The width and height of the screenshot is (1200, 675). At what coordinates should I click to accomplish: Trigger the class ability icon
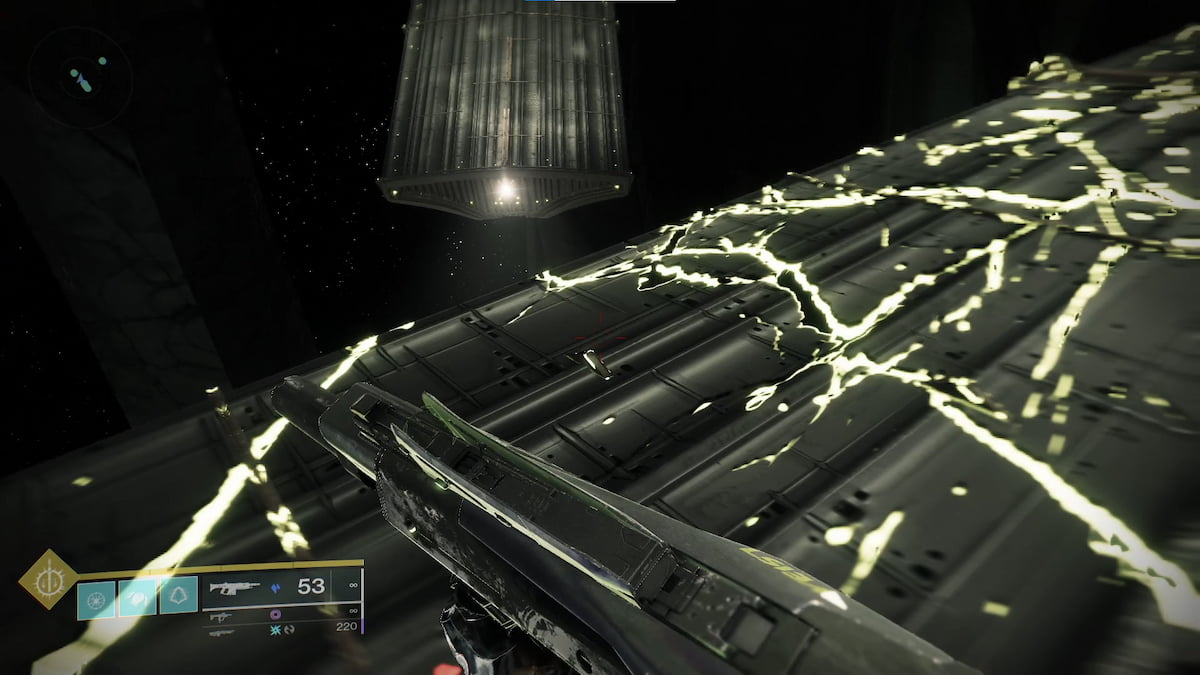point(179,596)
